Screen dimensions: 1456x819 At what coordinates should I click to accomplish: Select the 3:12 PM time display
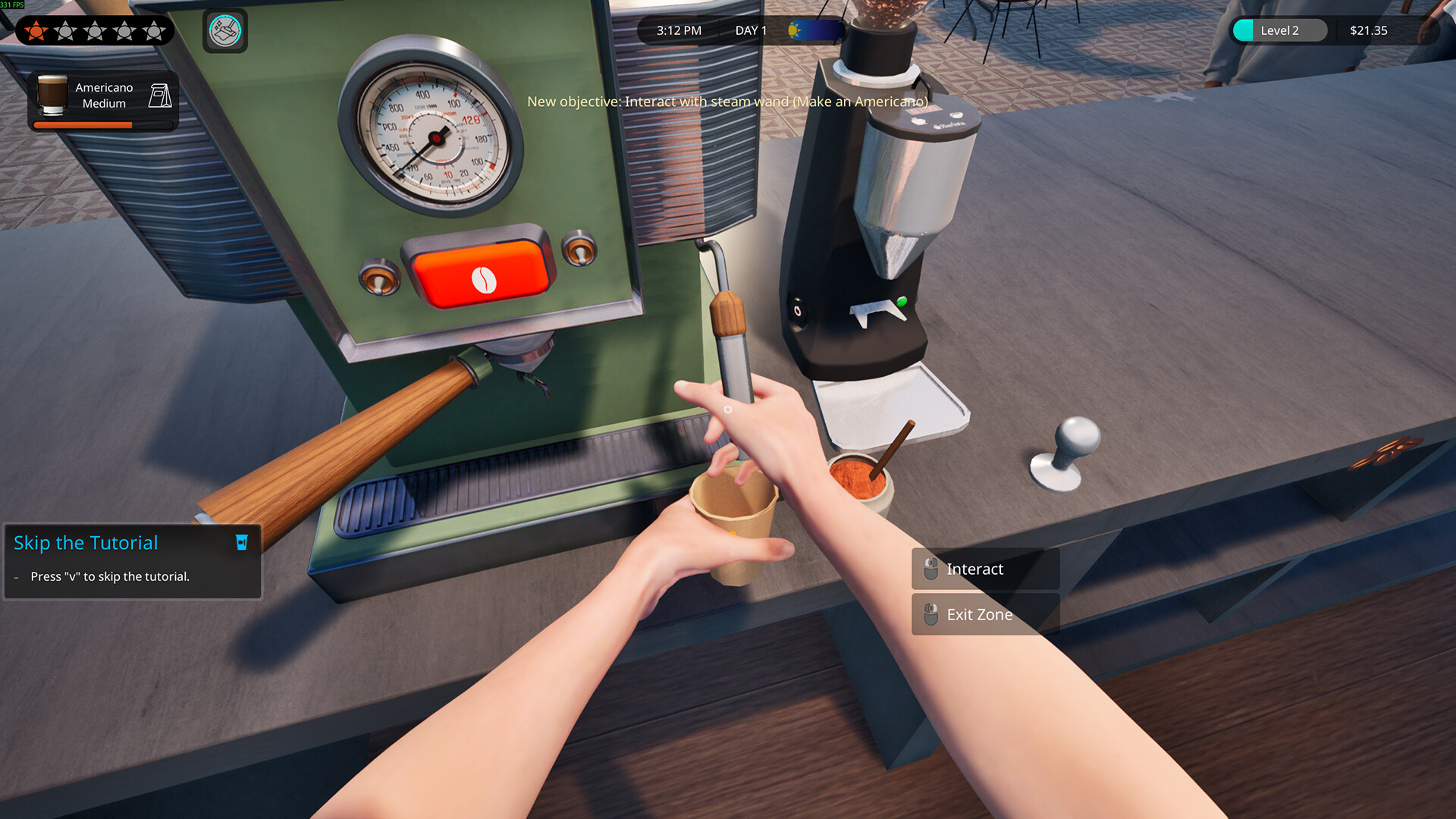tap(677, 30)
